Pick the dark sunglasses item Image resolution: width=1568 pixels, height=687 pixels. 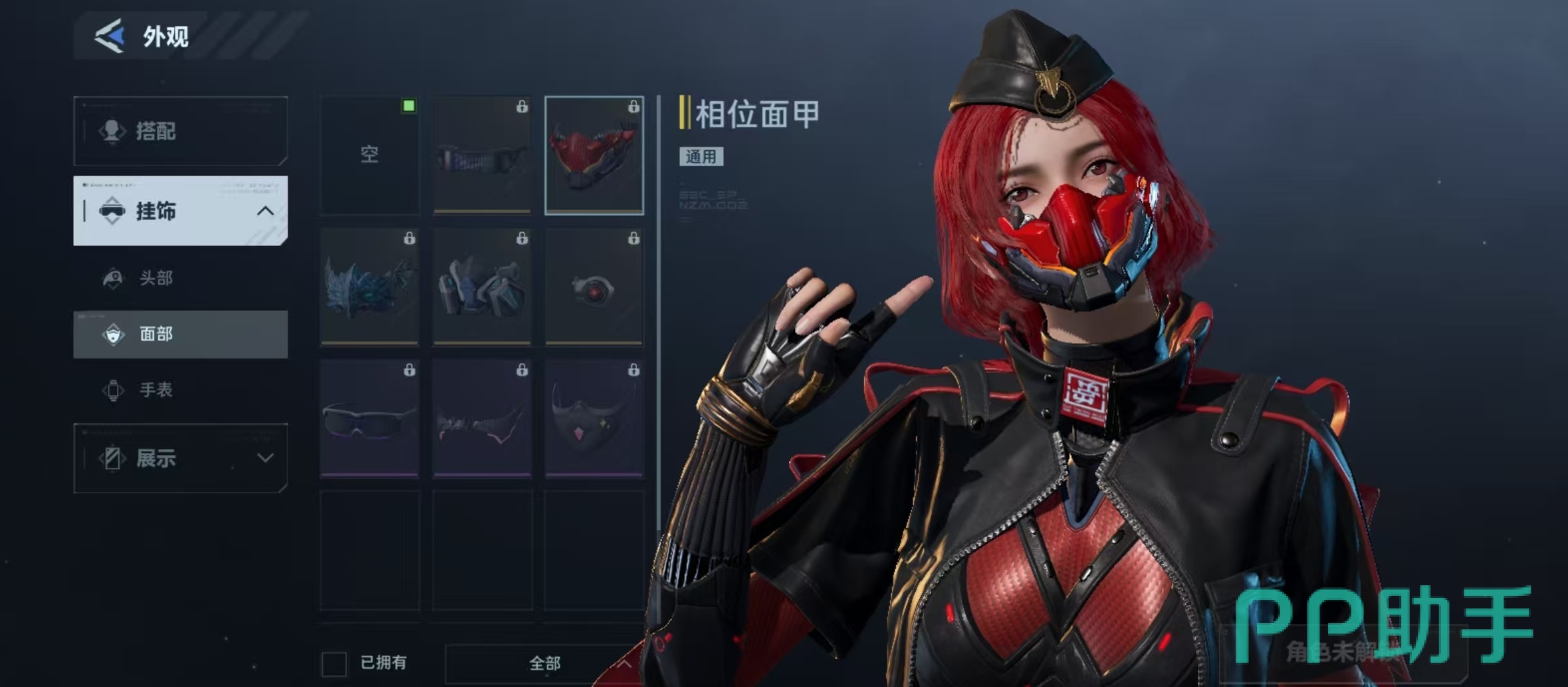370,418
